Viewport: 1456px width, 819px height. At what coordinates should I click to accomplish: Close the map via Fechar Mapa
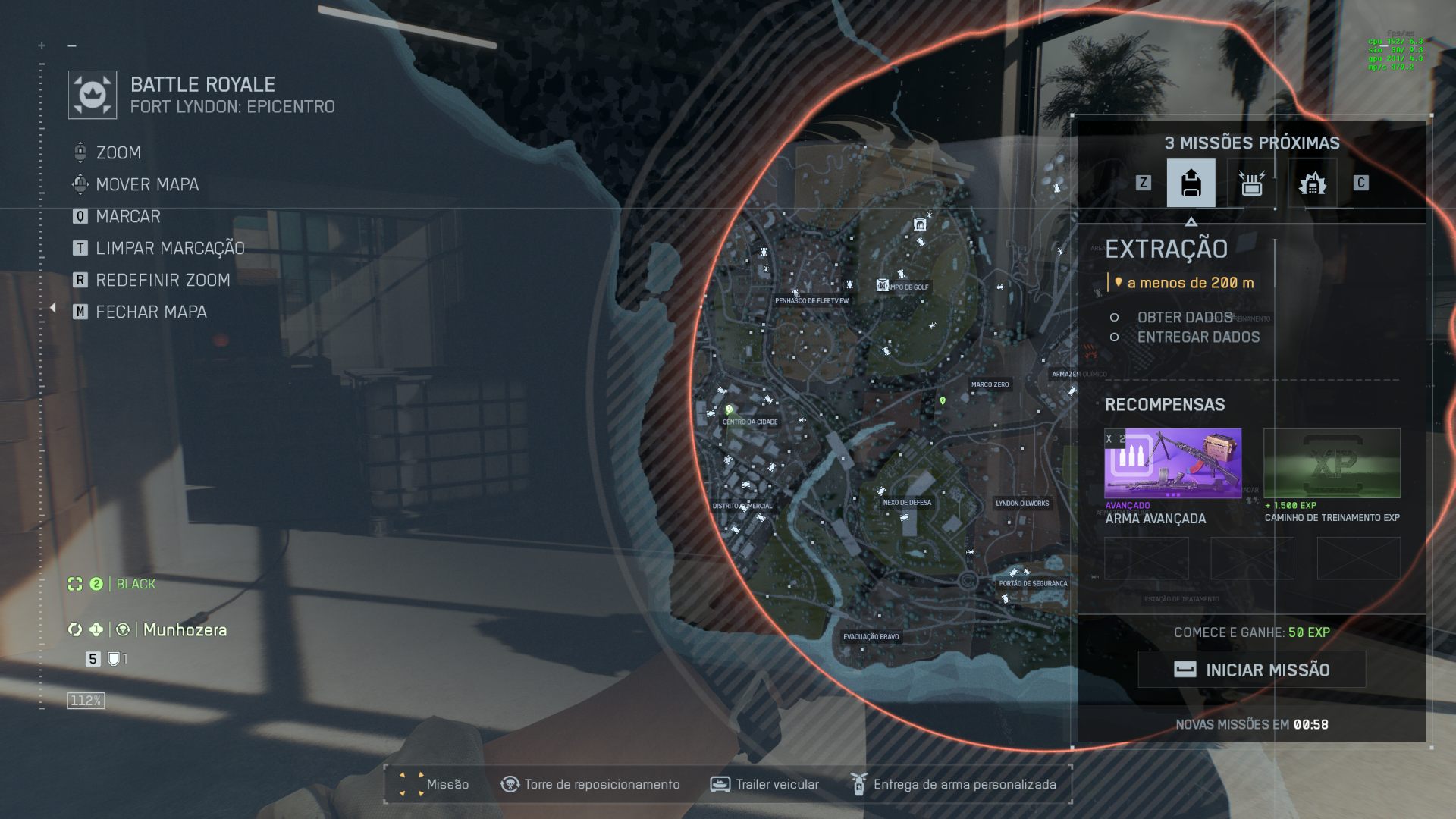coord(151,312)
